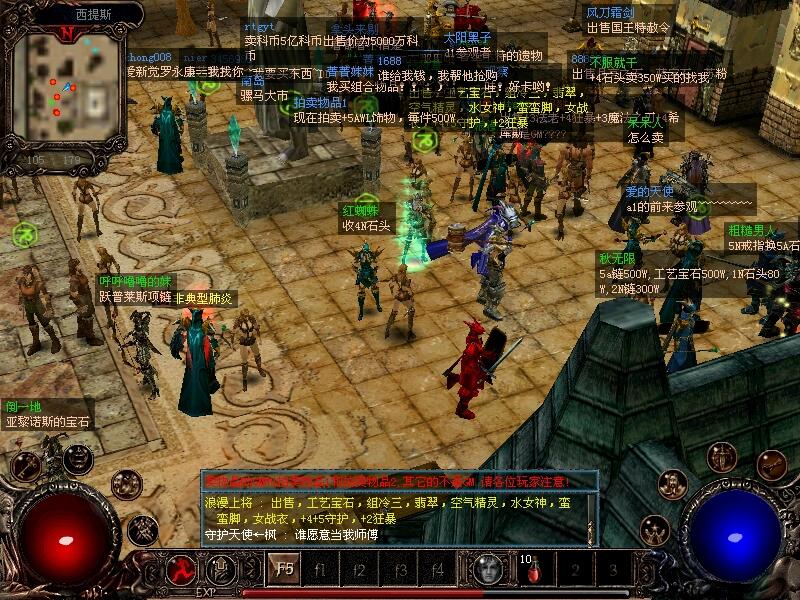Viewport: 800px width, 600px height.
Task: Select the f3 hotkey slot
Action: pos(399,570)
